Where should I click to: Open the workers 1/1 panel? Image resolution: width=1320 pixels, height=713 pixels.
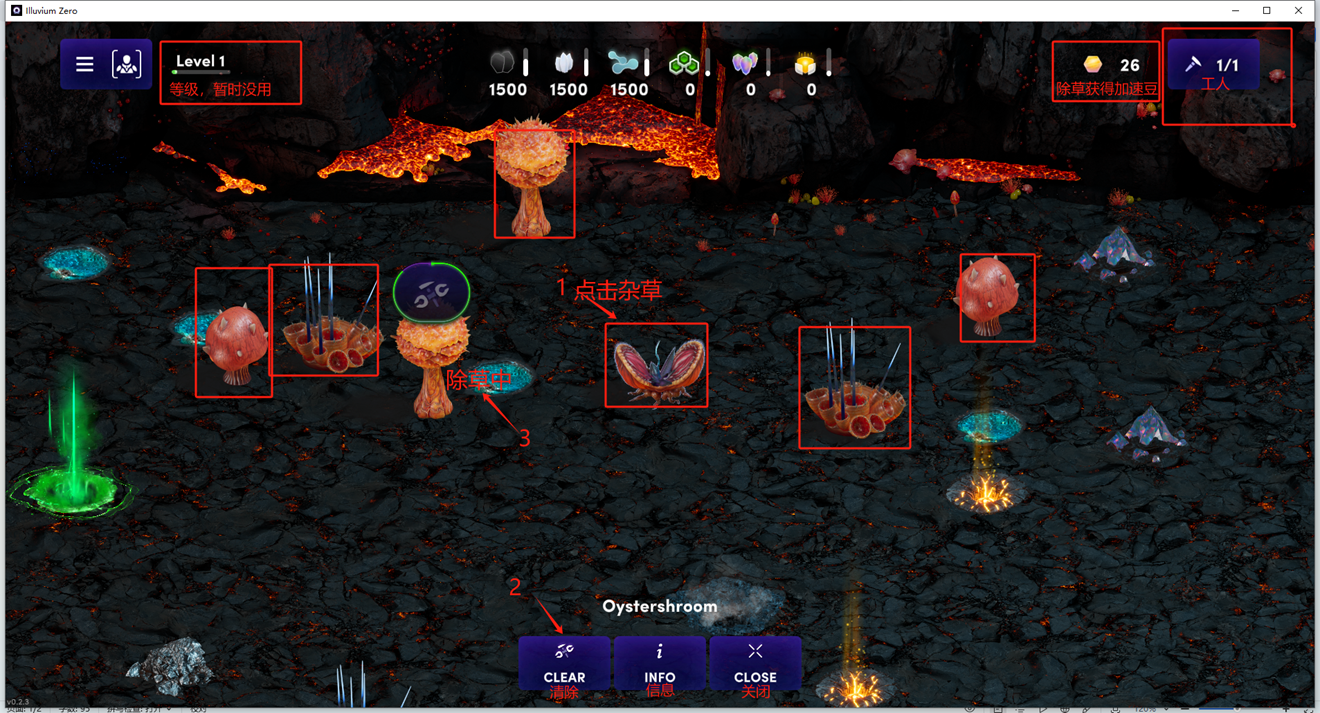coord(1213,65)
